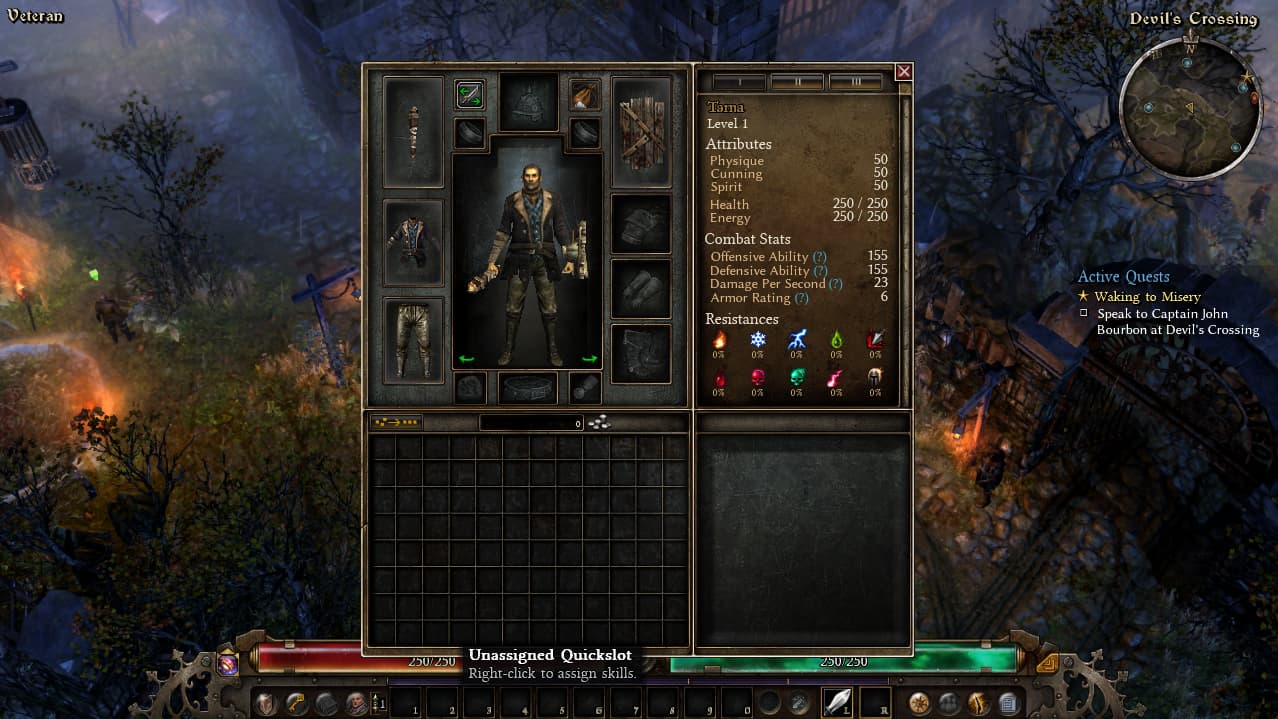Click the auto-sort inventory button
The image size is (1278, 719).
(x=396, y=423)
